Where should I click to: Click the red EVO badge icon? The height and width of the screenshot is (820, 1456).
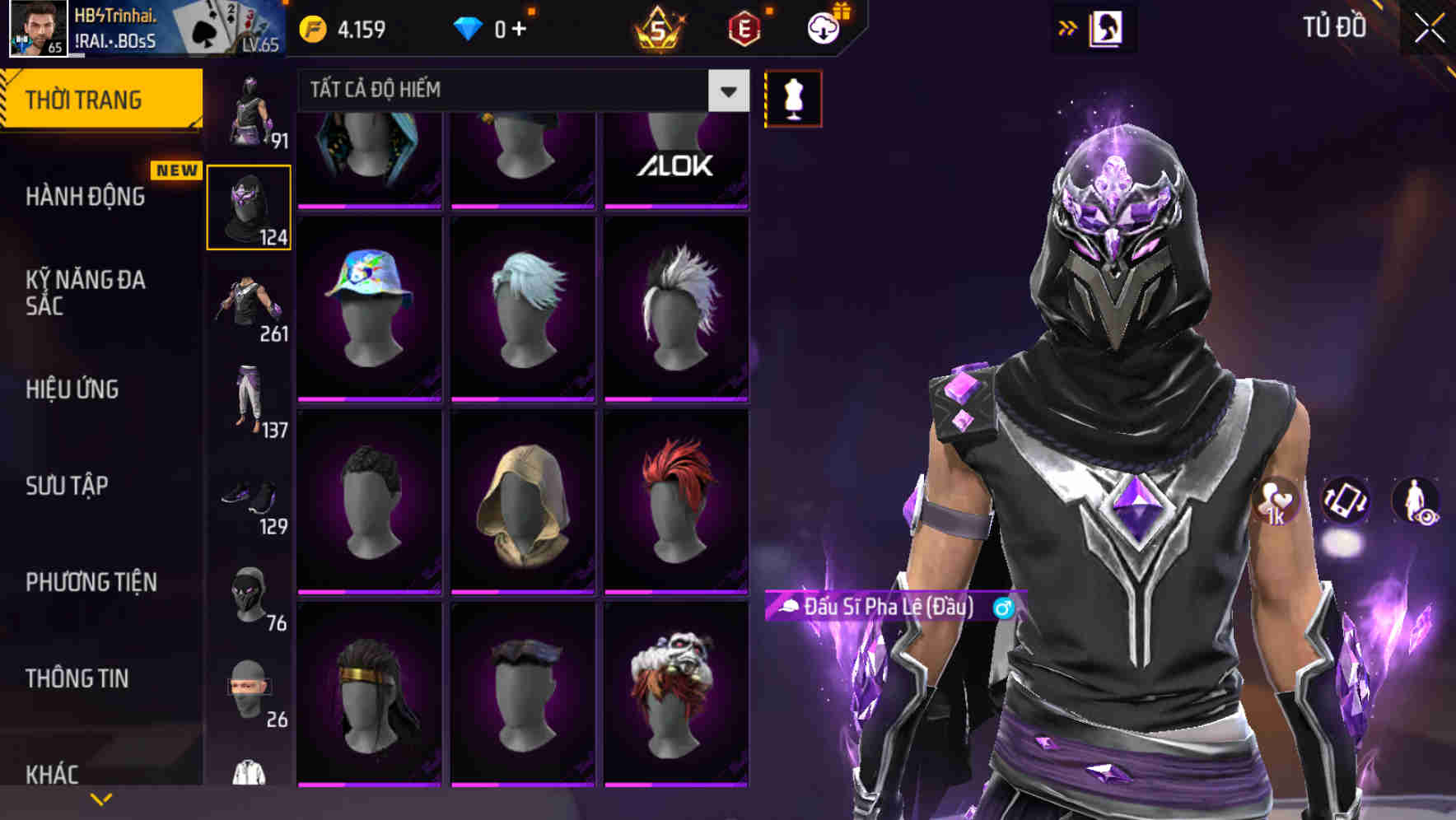point(743,27)
